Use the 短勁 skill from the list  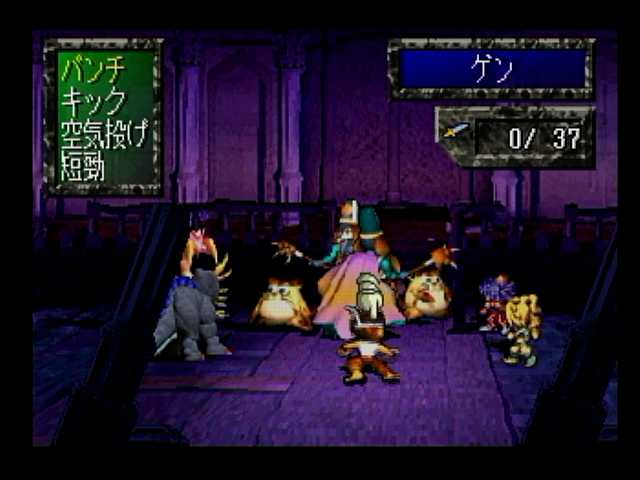pos(82,165)
